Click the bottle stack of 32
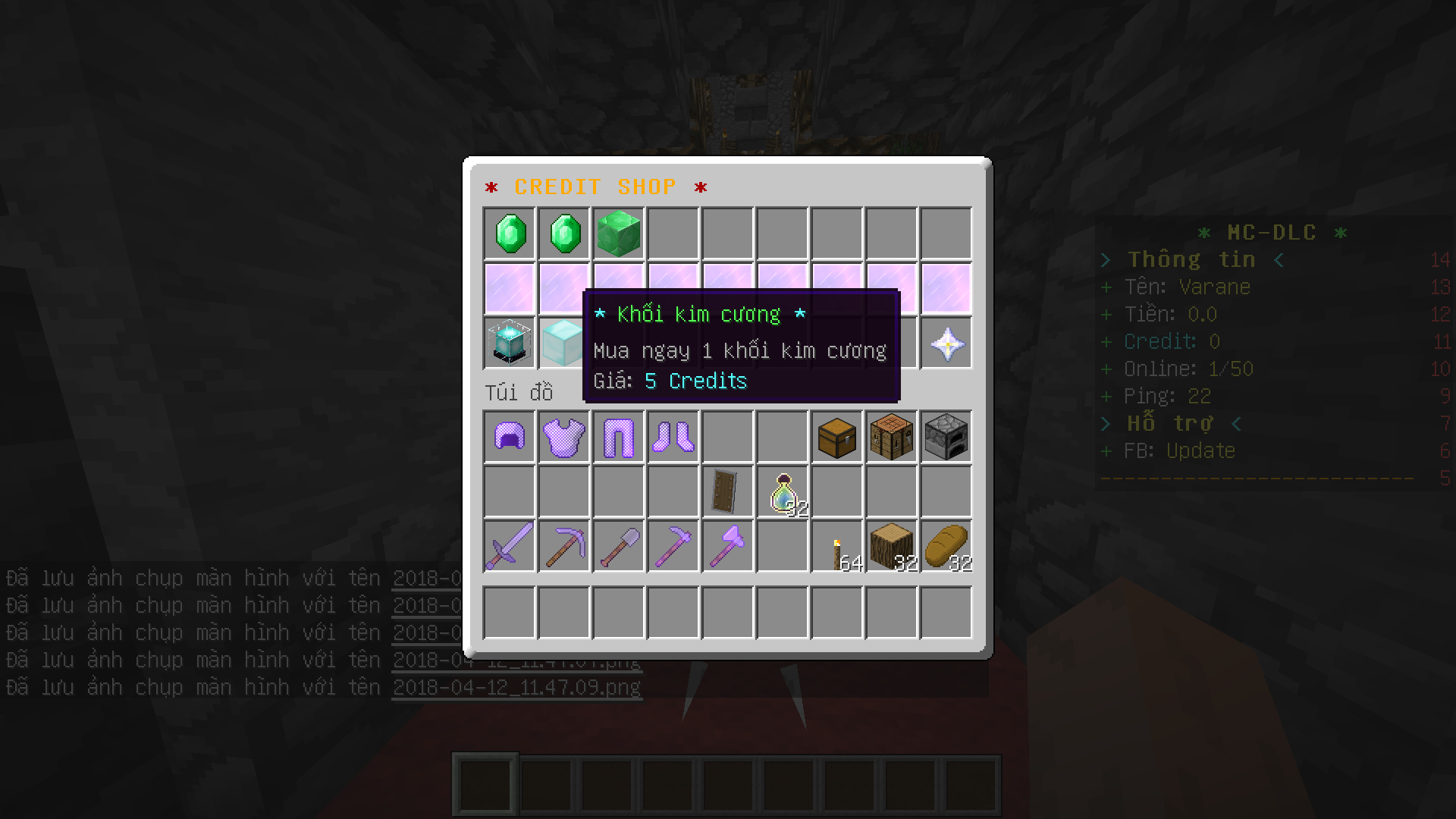Viewport: 1456px width, 819px height. (x=783, y=493)
